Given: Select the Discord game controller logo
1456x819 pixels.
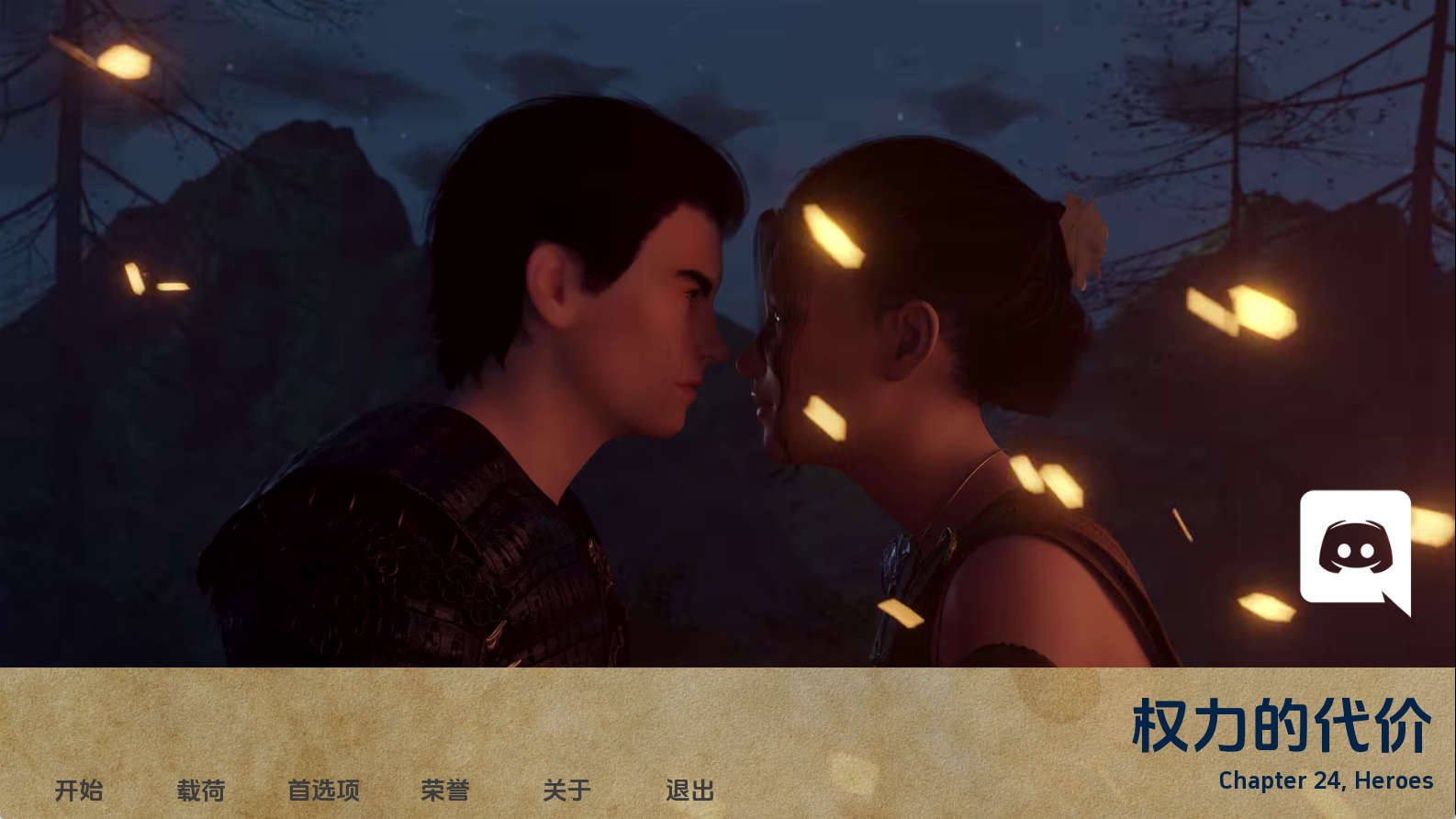Looking at the screenshot, I should [x=1355, y=546].
